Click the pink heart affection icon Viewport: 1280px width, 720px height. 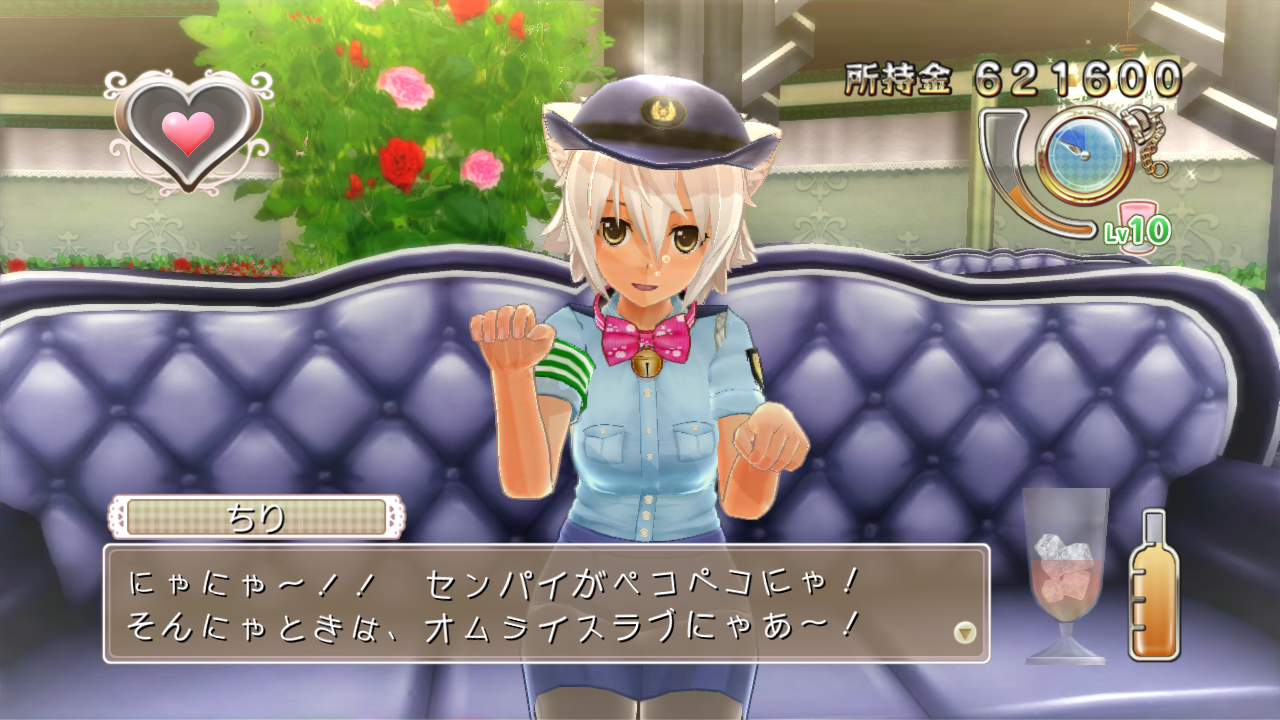188,133
